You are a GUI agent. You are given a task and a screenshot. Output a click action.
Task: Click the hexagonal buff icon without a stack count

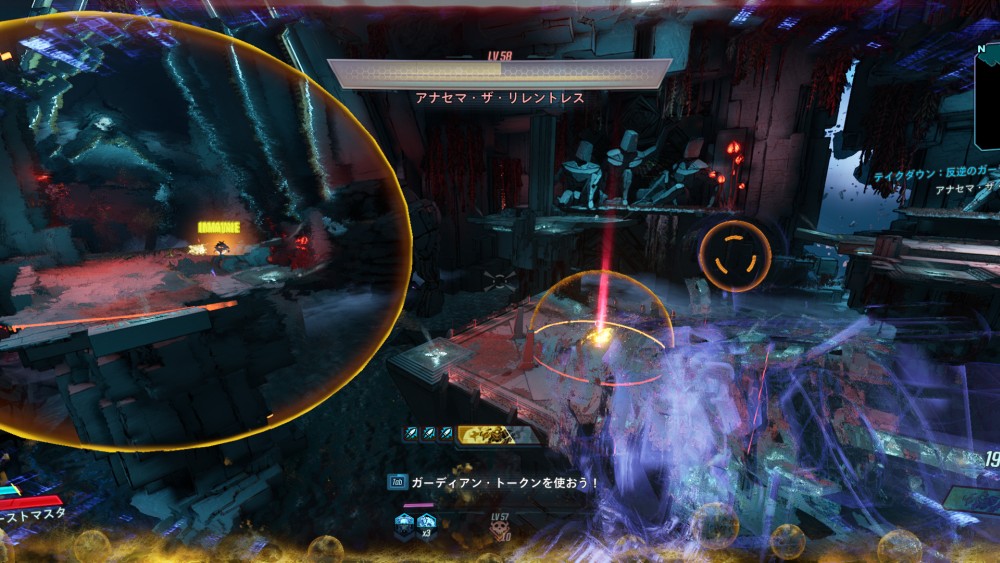point(404,523)
